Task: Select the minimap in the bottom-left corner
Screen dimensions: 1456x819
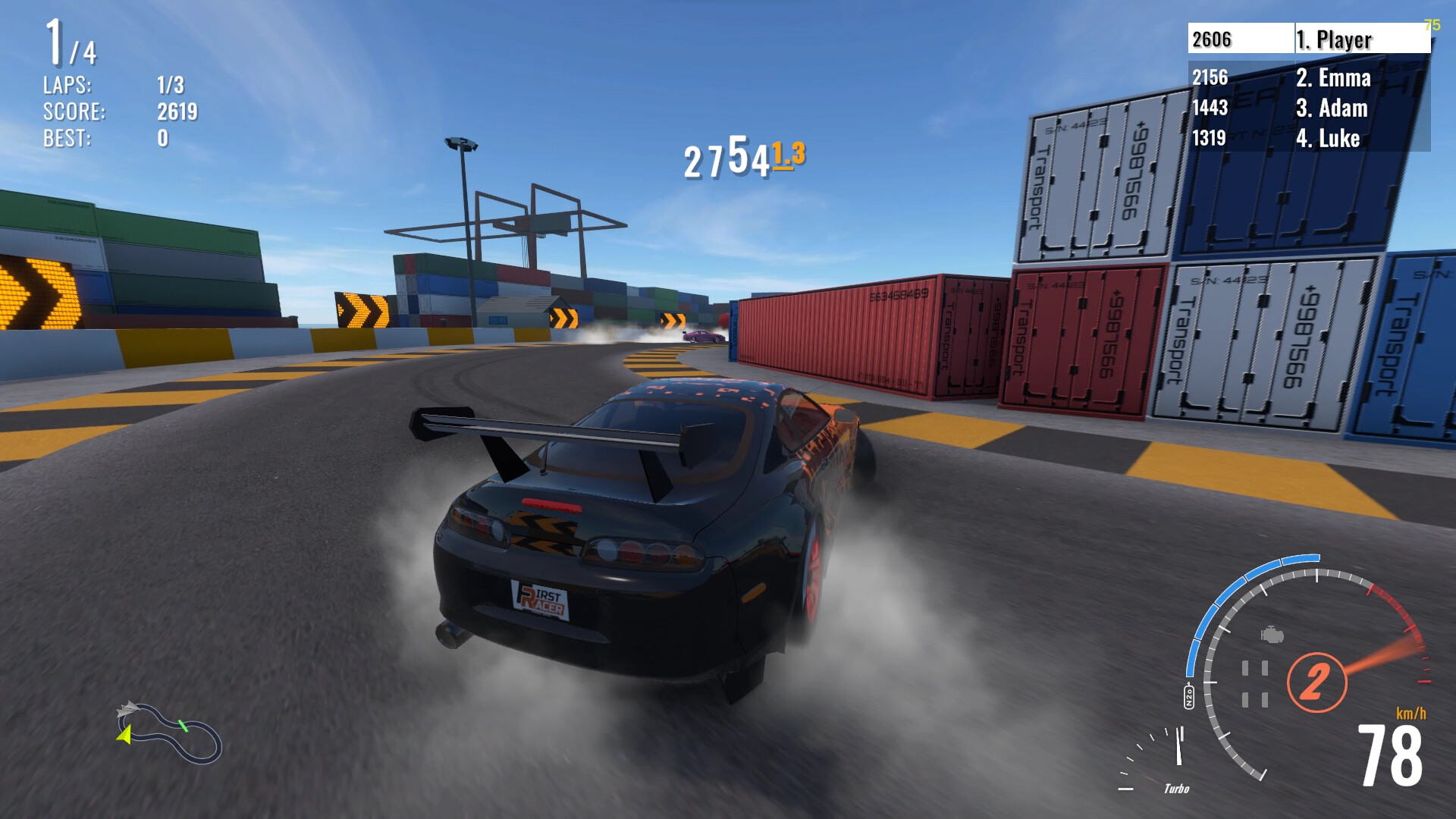Action: 171,732
